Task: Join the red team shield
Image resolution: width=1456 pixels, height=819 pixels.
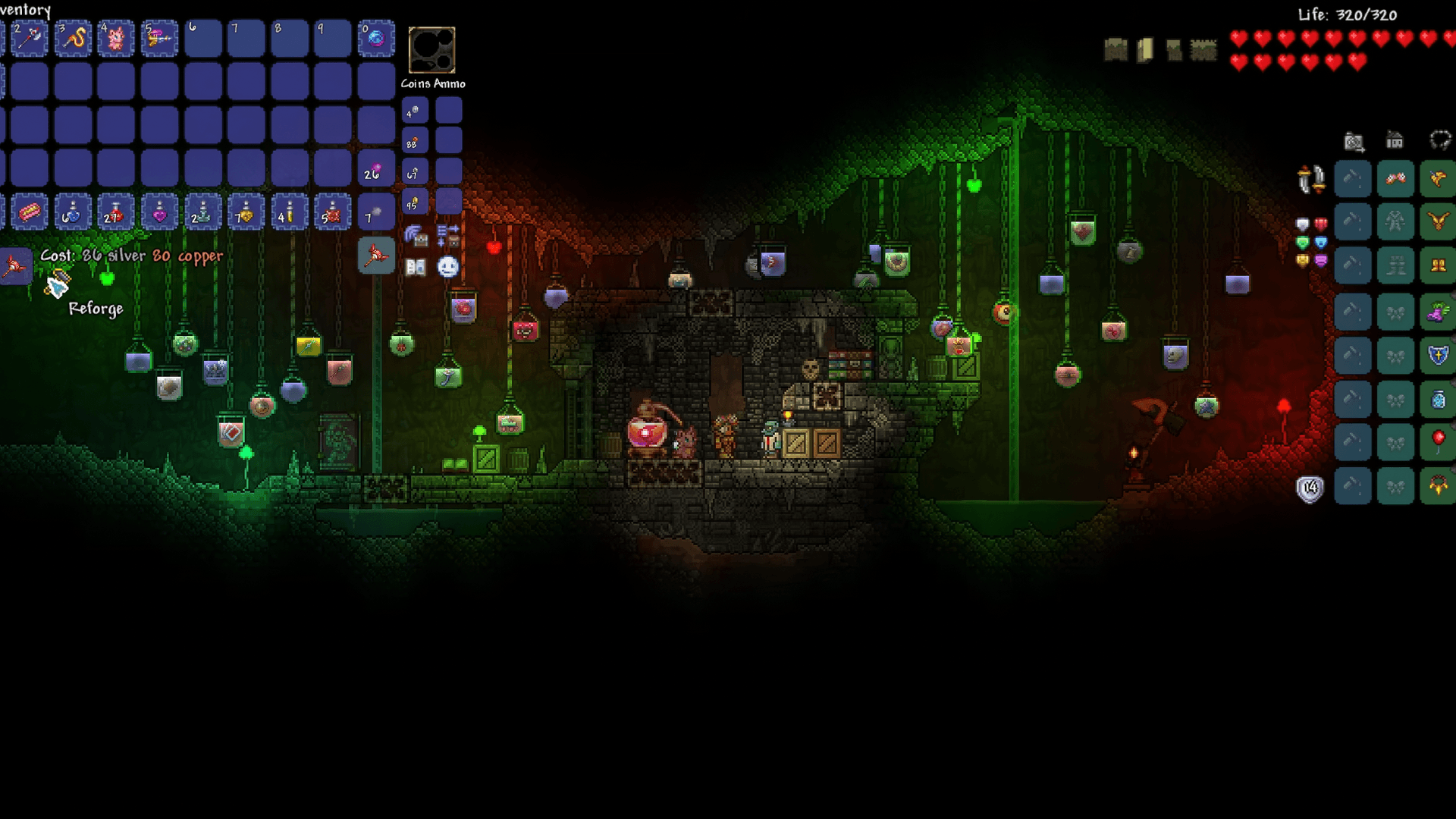Action: tap(1321, 224)
